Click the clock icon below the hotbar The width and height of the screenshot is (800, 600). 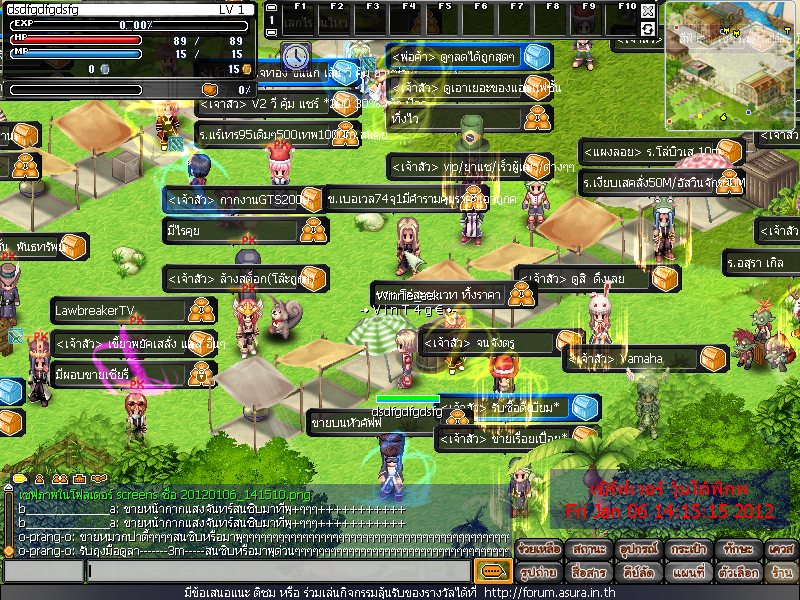point(295,55)
